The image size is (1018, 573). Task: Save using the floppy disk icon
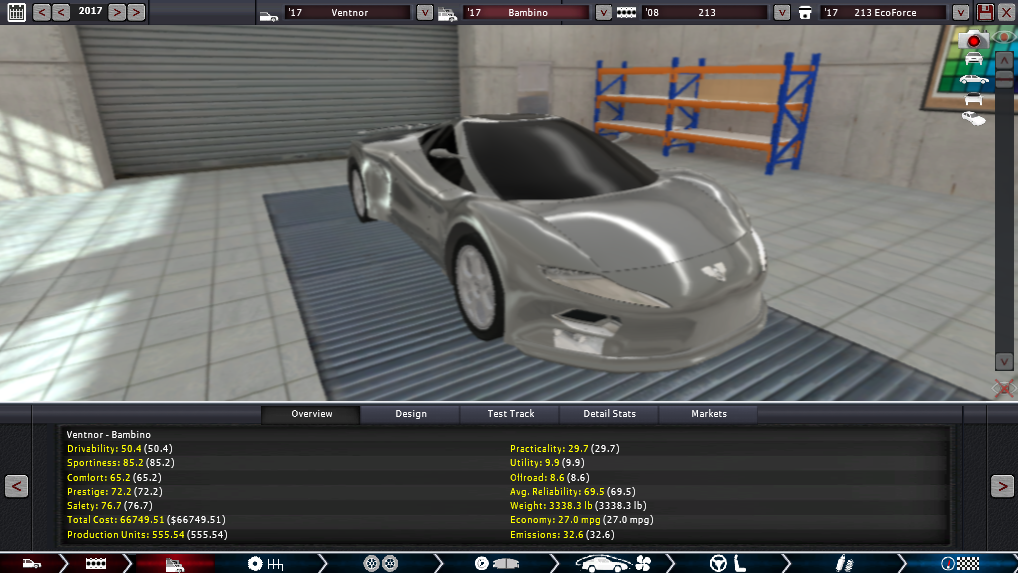click(x=985, y=12)
